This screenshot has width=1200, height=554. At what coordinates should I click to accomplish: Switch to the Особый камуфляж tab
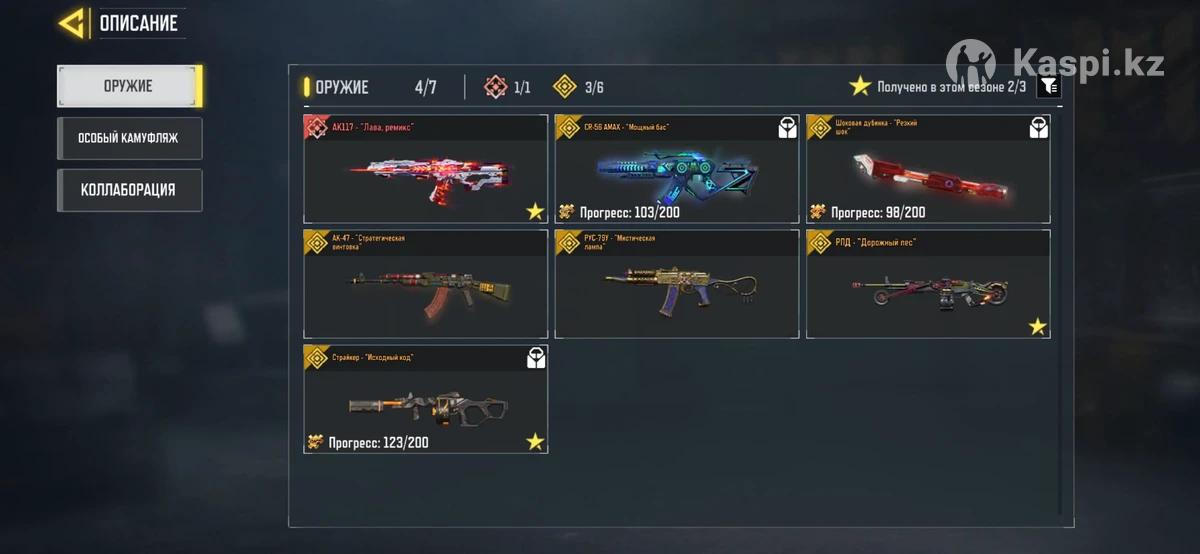tap(129, 138)
